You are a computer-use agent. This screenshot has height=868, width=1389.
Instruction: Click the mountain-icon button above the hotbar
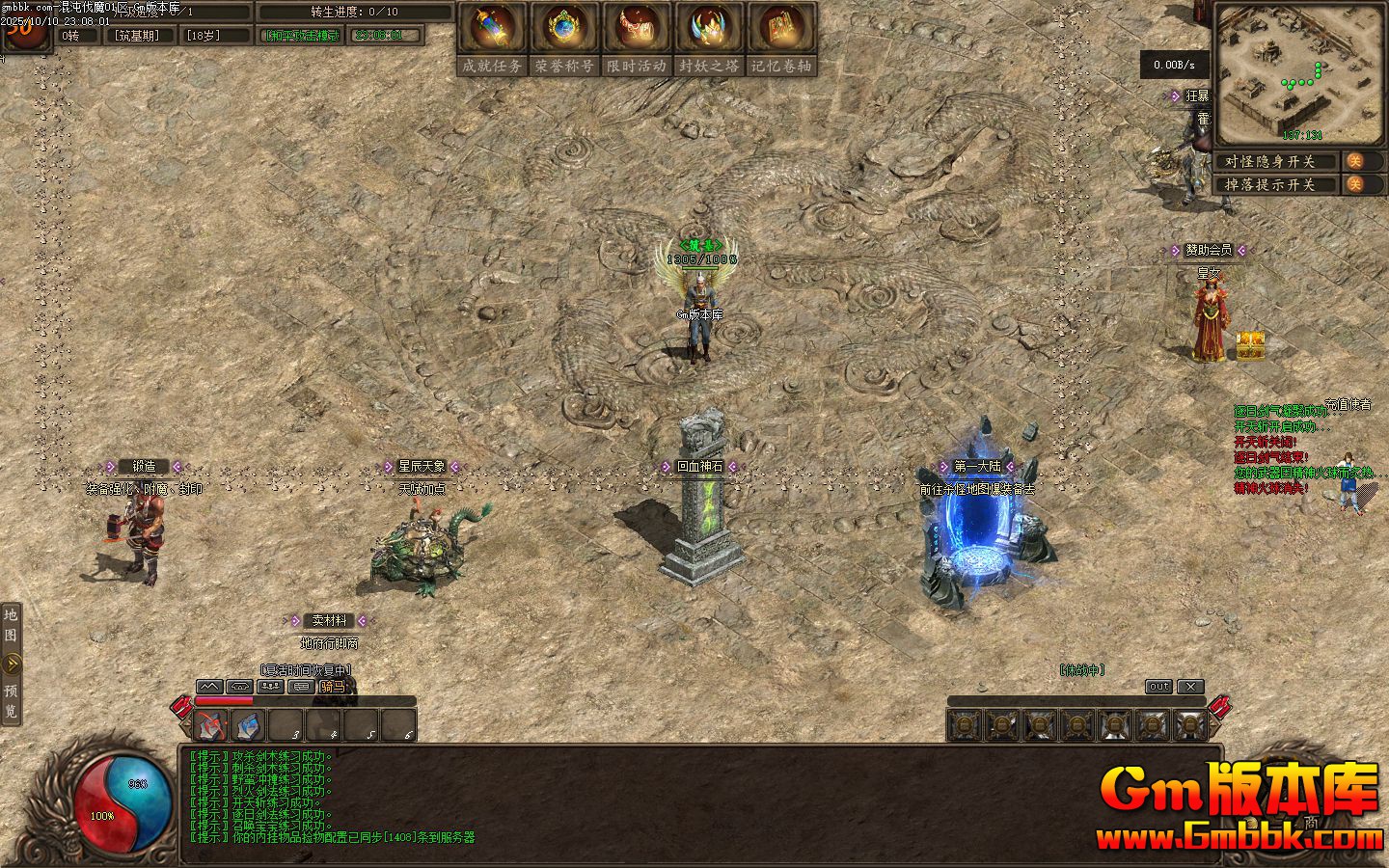click(x=209, y=687)
